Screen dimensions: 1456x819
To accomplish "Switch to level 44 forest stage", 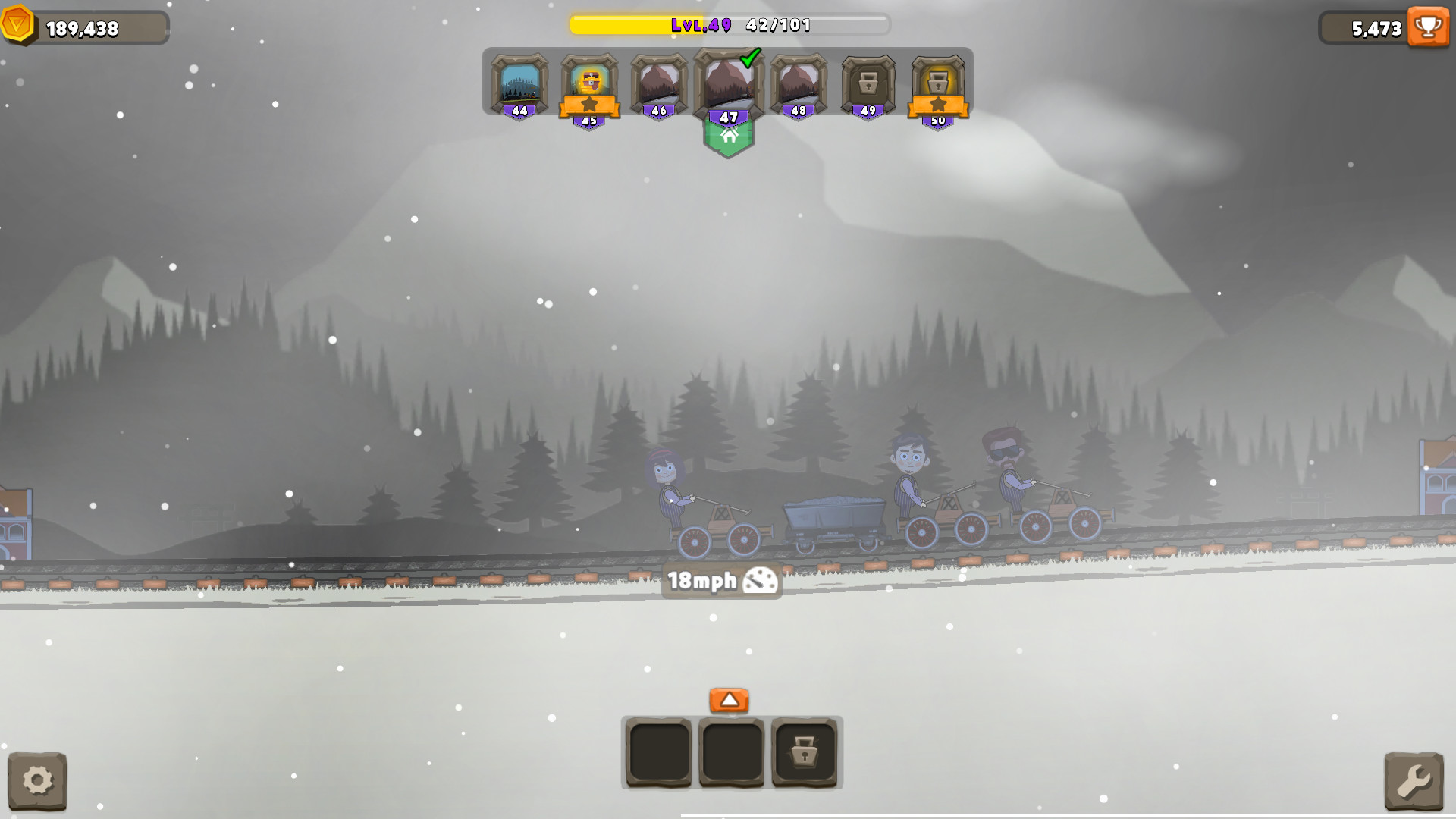I will [520, 81].
